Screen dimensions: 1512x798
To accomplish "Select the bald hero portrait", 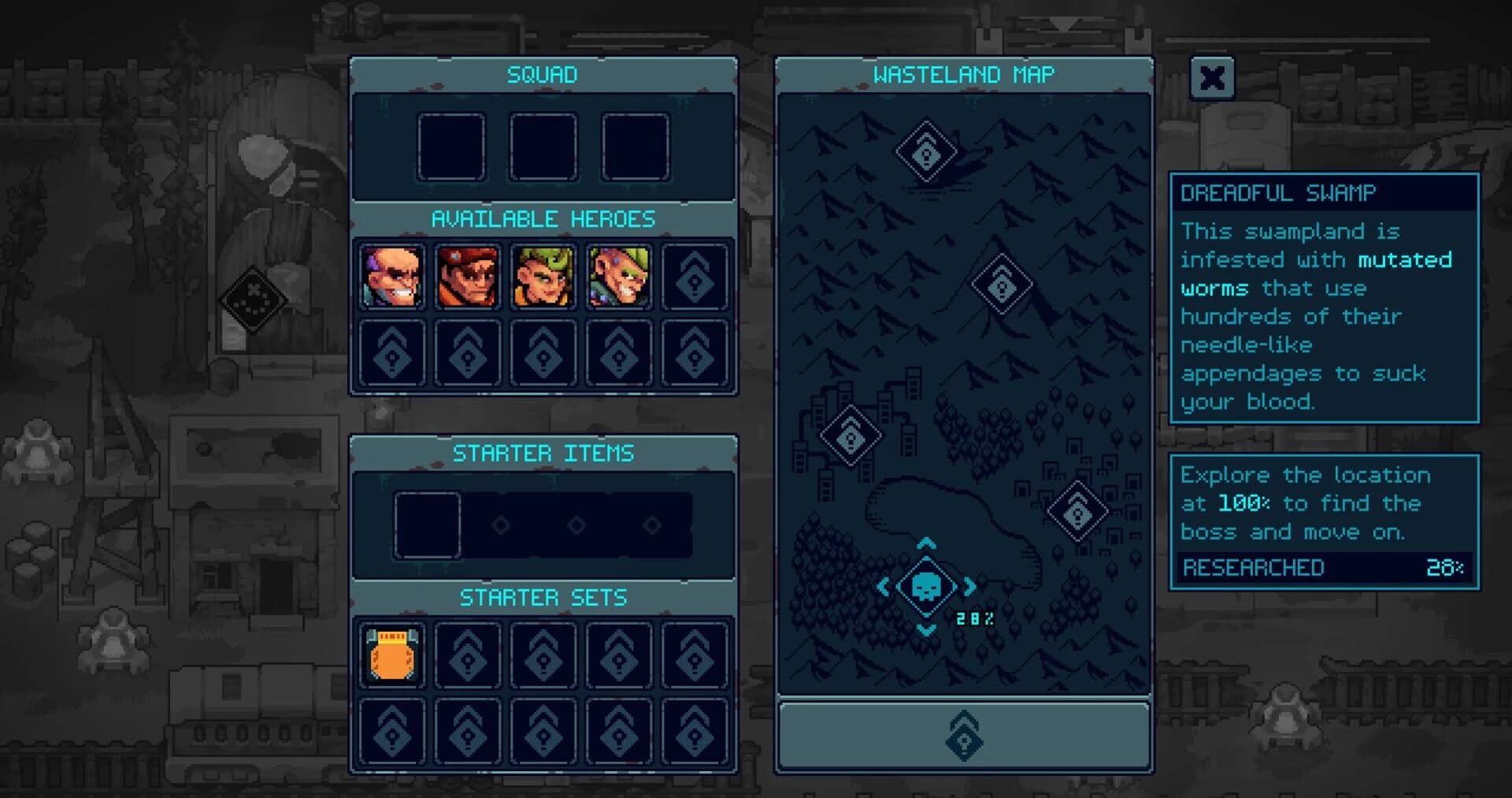I will 391,277.
